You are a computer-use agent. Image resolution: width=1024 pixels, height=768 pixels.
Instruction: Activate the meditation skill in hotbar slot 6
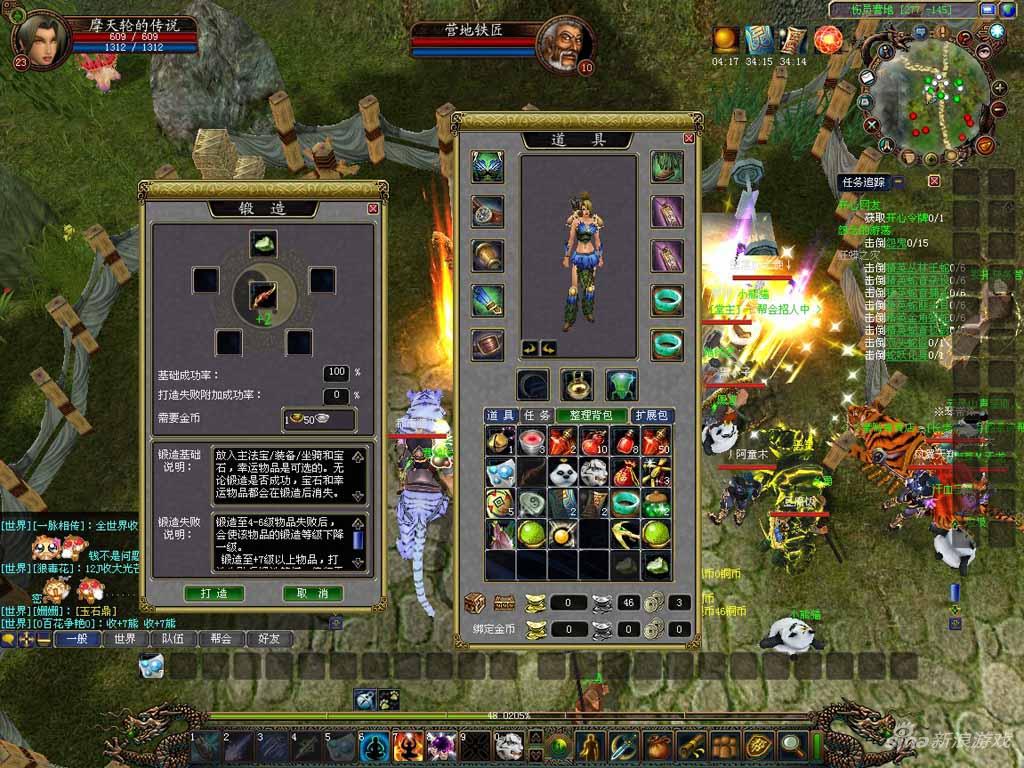(x=374, y=746)
